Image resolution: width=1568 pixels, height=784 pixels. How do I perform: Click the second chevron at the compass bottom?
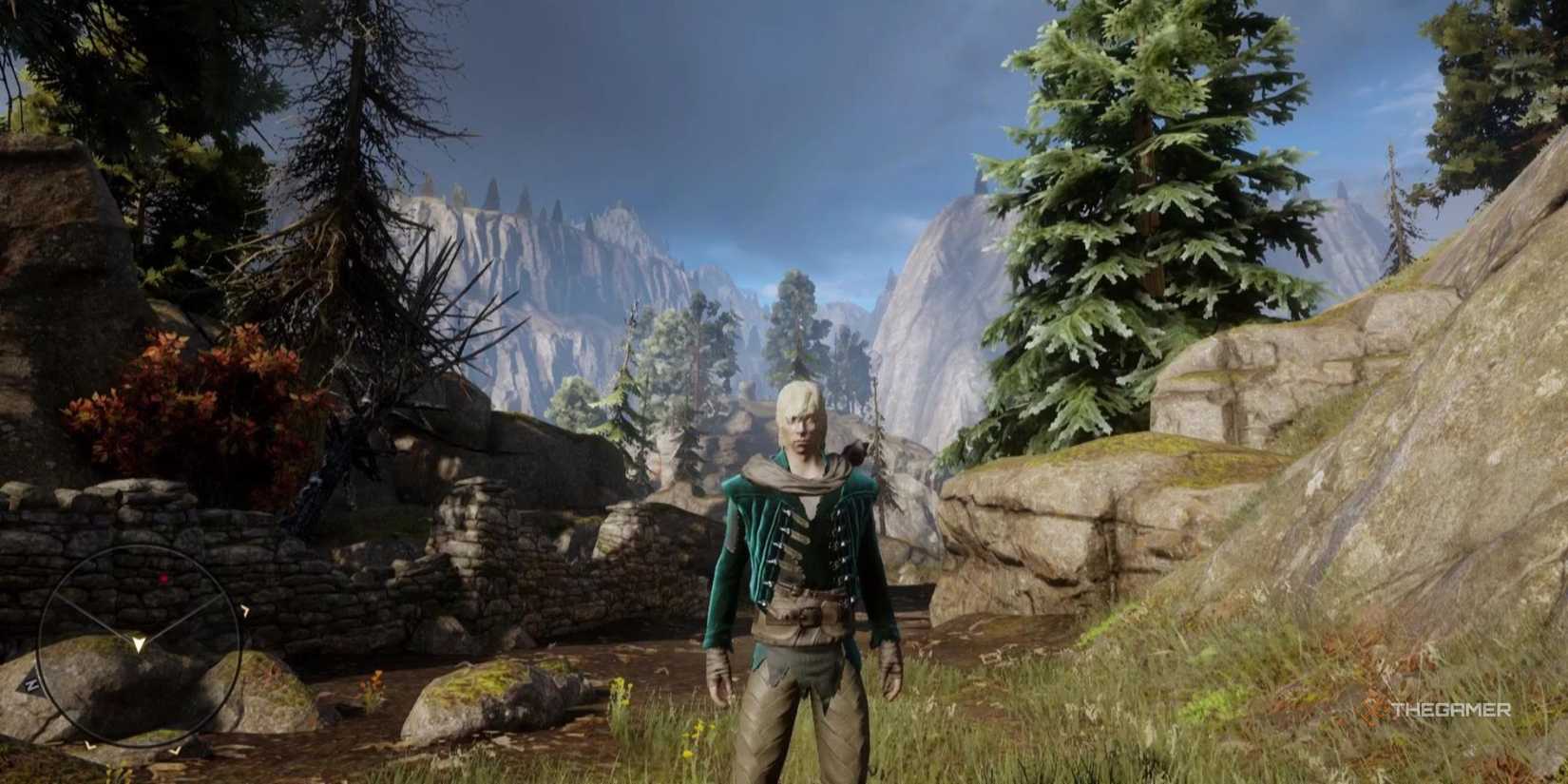176,752
